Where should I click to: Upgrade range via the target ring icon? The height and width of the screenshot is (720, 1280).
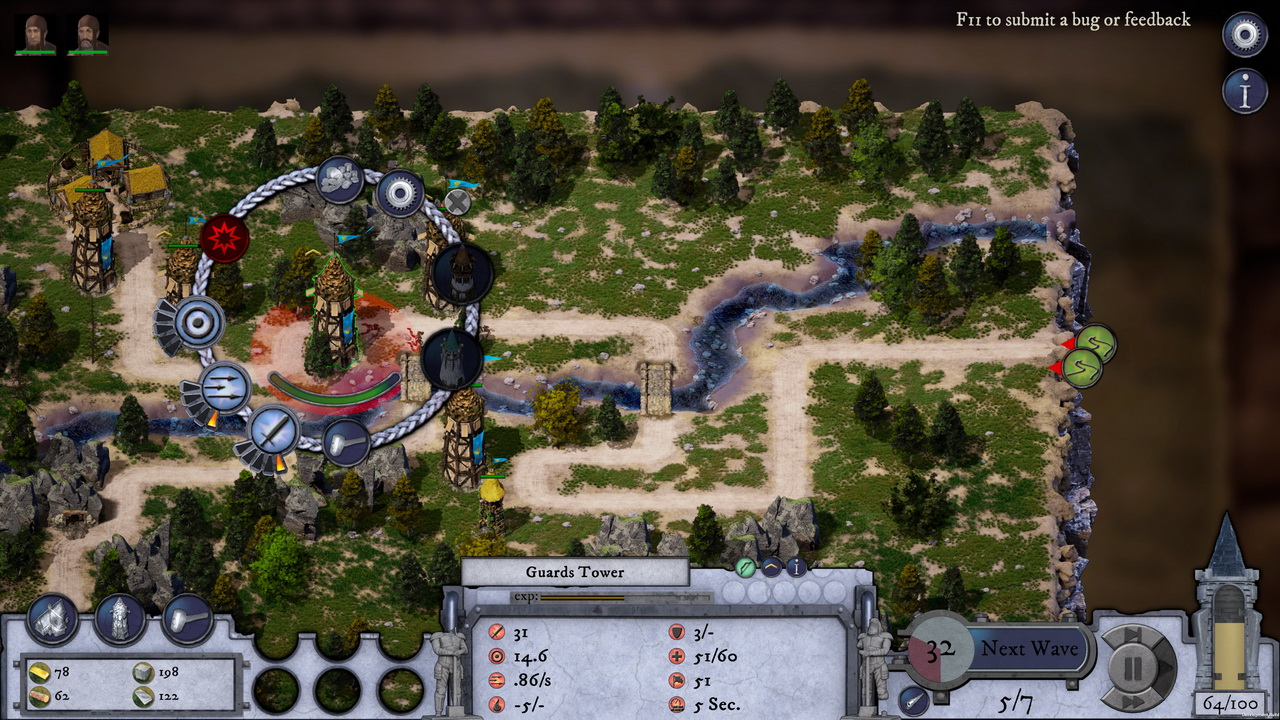(x=198, y=323)
